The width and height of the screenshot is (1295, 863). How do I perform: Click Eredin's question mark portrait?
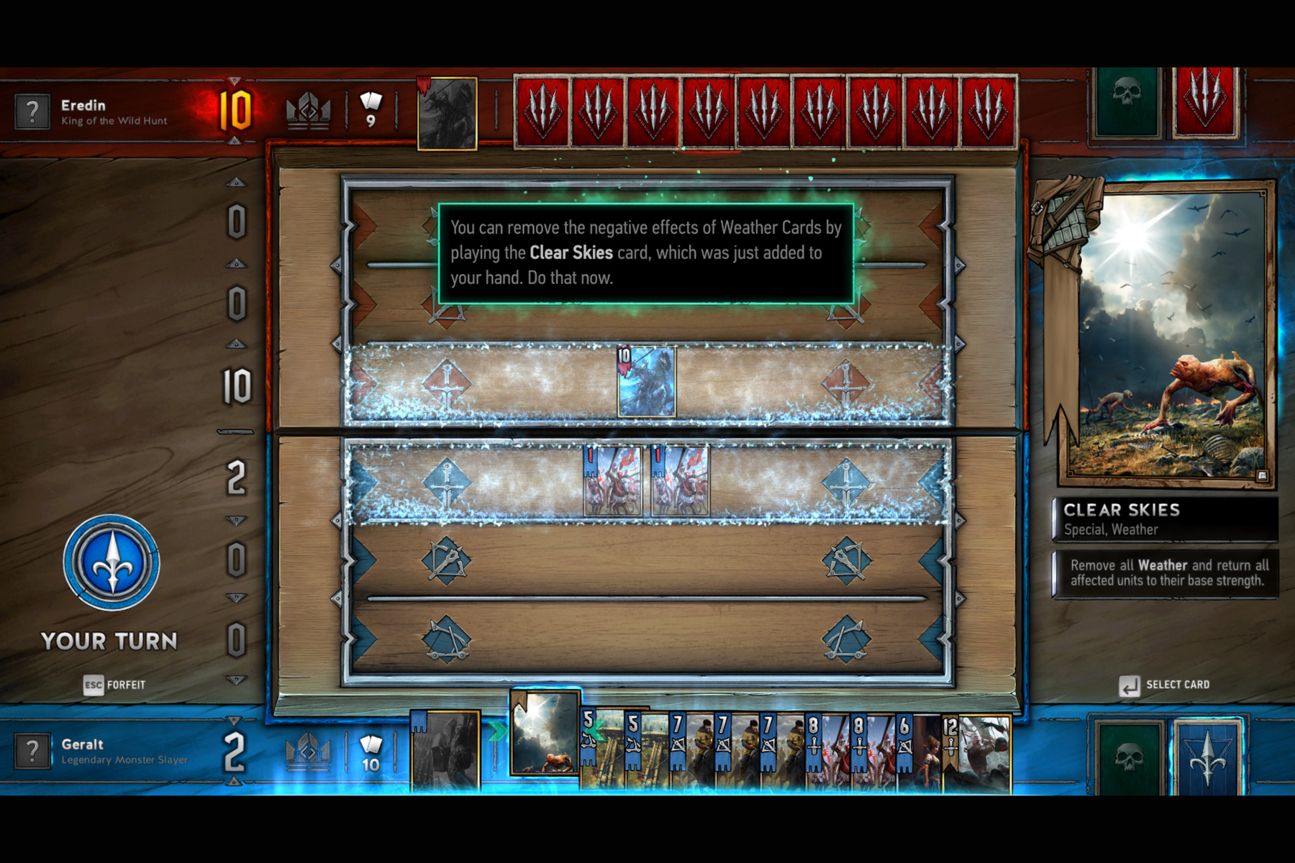[x=32, y=111]
